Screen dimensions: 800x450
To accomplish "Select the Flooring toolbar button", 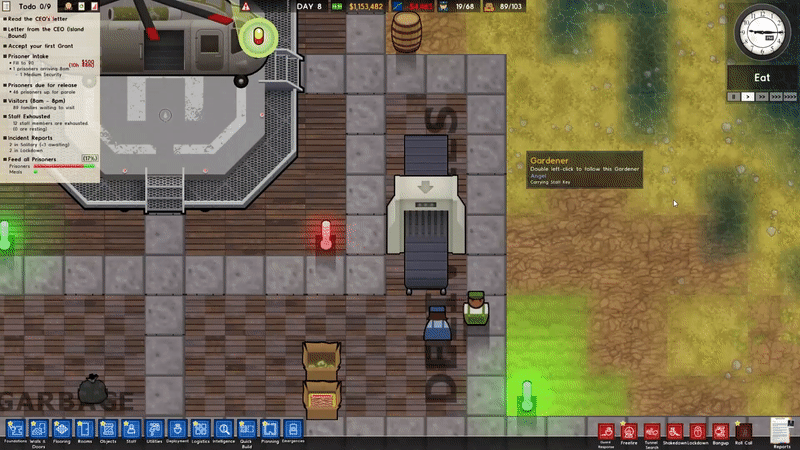I will 62,428.
